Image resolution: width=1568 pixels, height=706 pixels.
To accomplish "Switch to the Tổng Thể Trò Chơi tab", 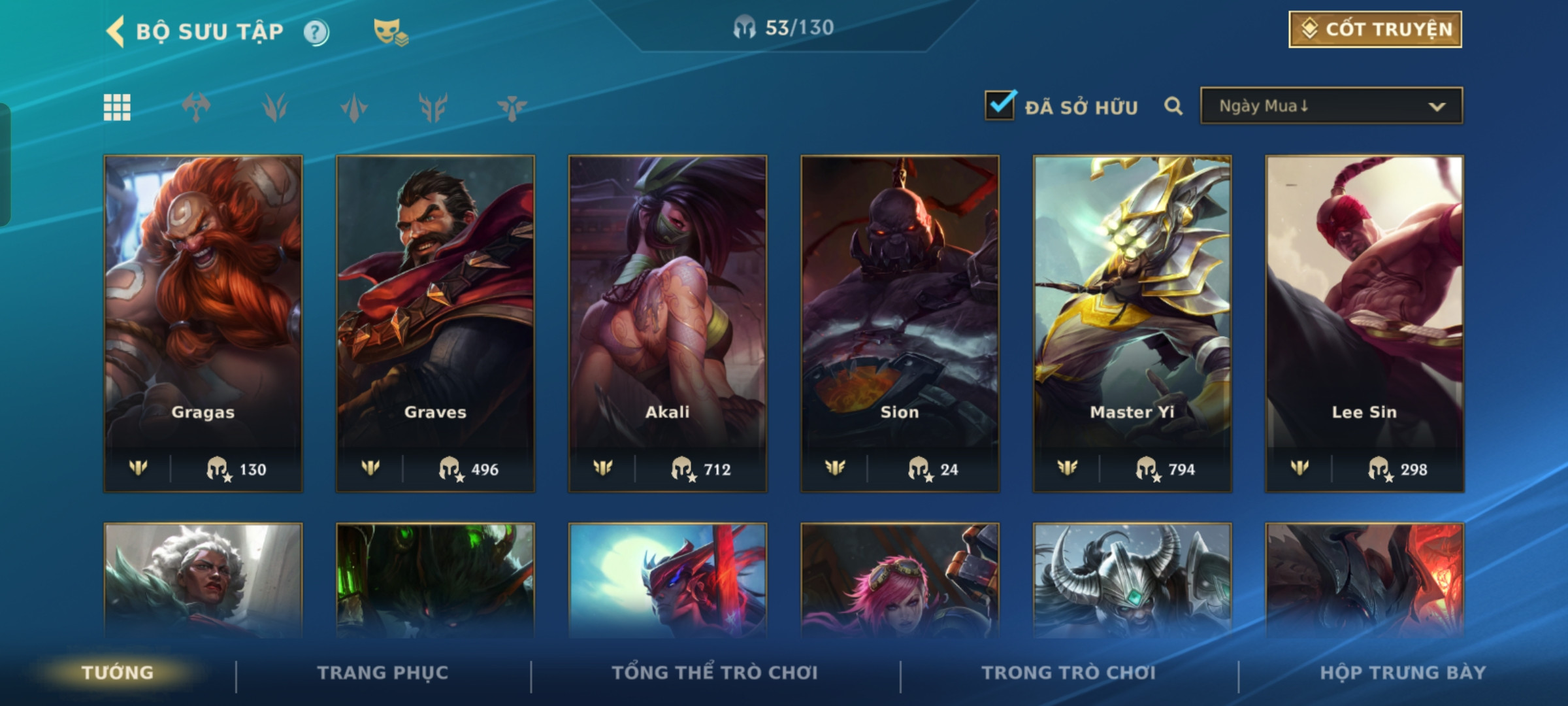I will coord(715,673).
